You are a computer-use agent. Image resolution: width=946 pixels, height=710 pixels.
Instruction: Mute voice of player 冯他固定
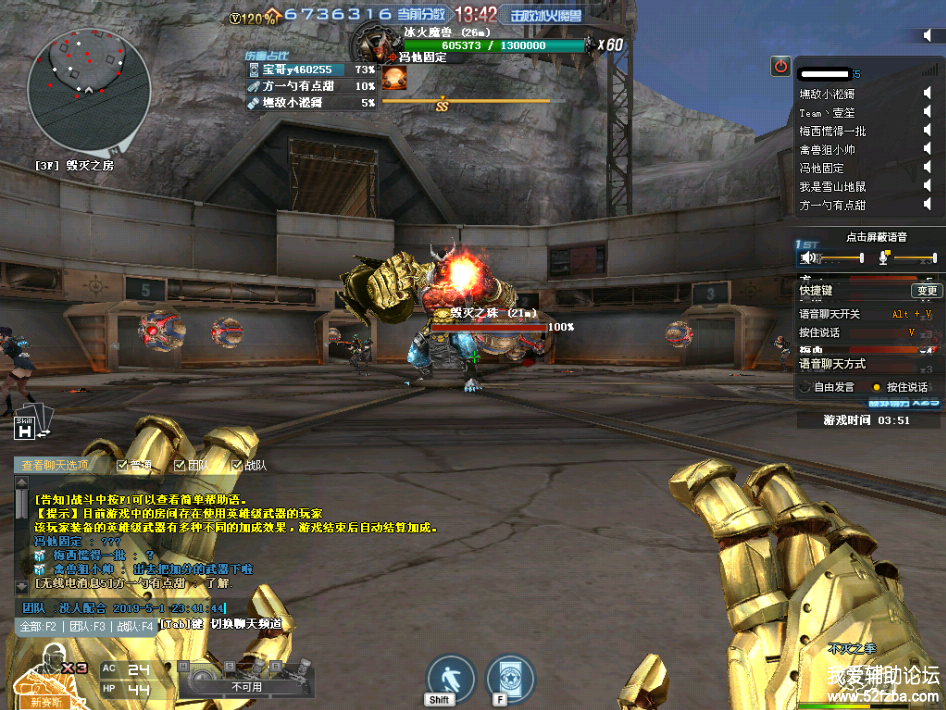pos(929,168)
